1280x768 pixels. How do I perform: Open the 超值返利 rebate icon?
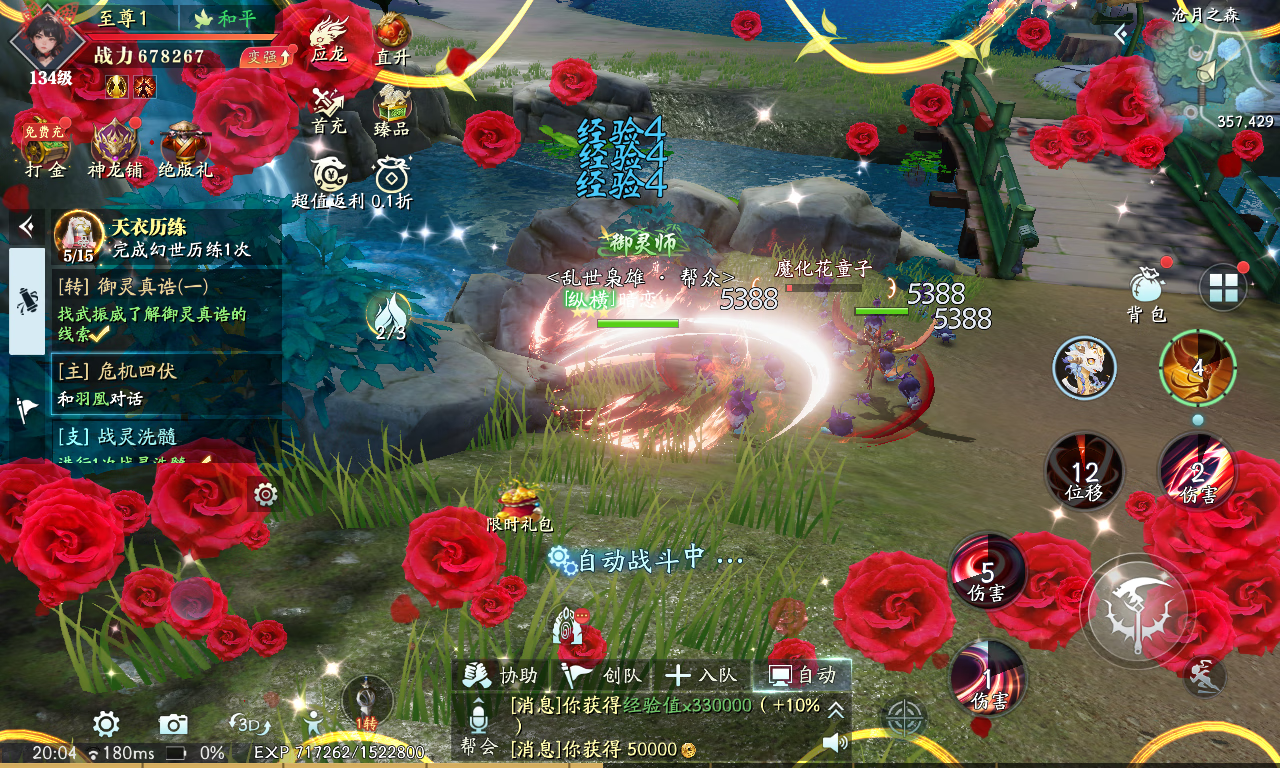328,180
